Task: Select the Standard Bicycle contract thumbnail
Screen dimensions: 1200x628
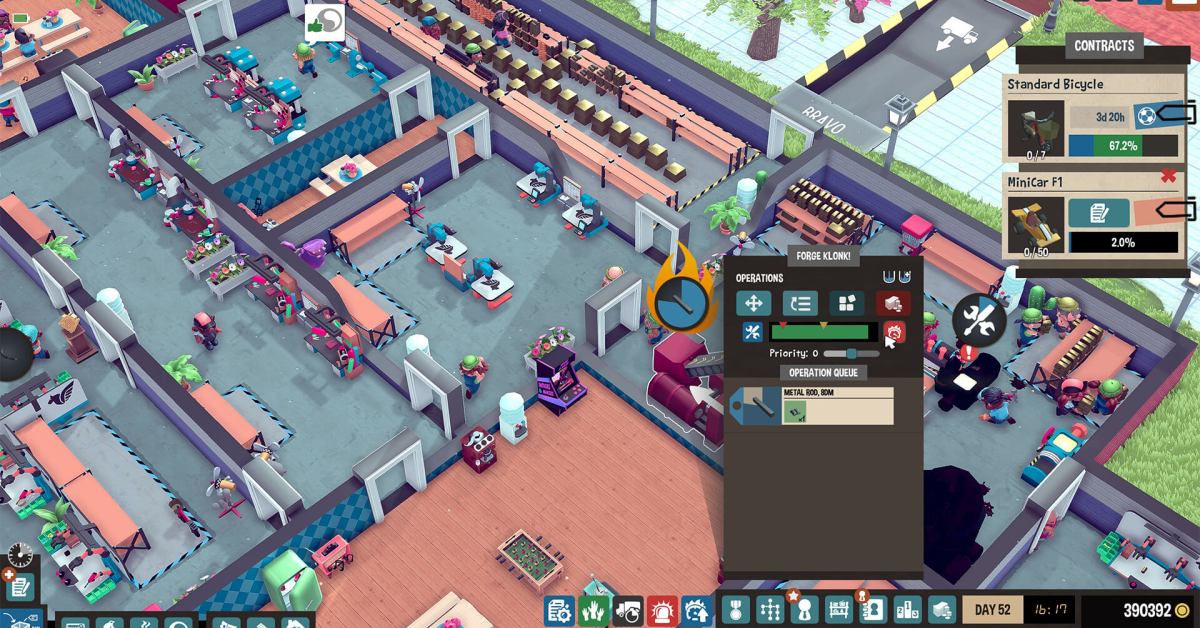Action: click(1035, 127)
